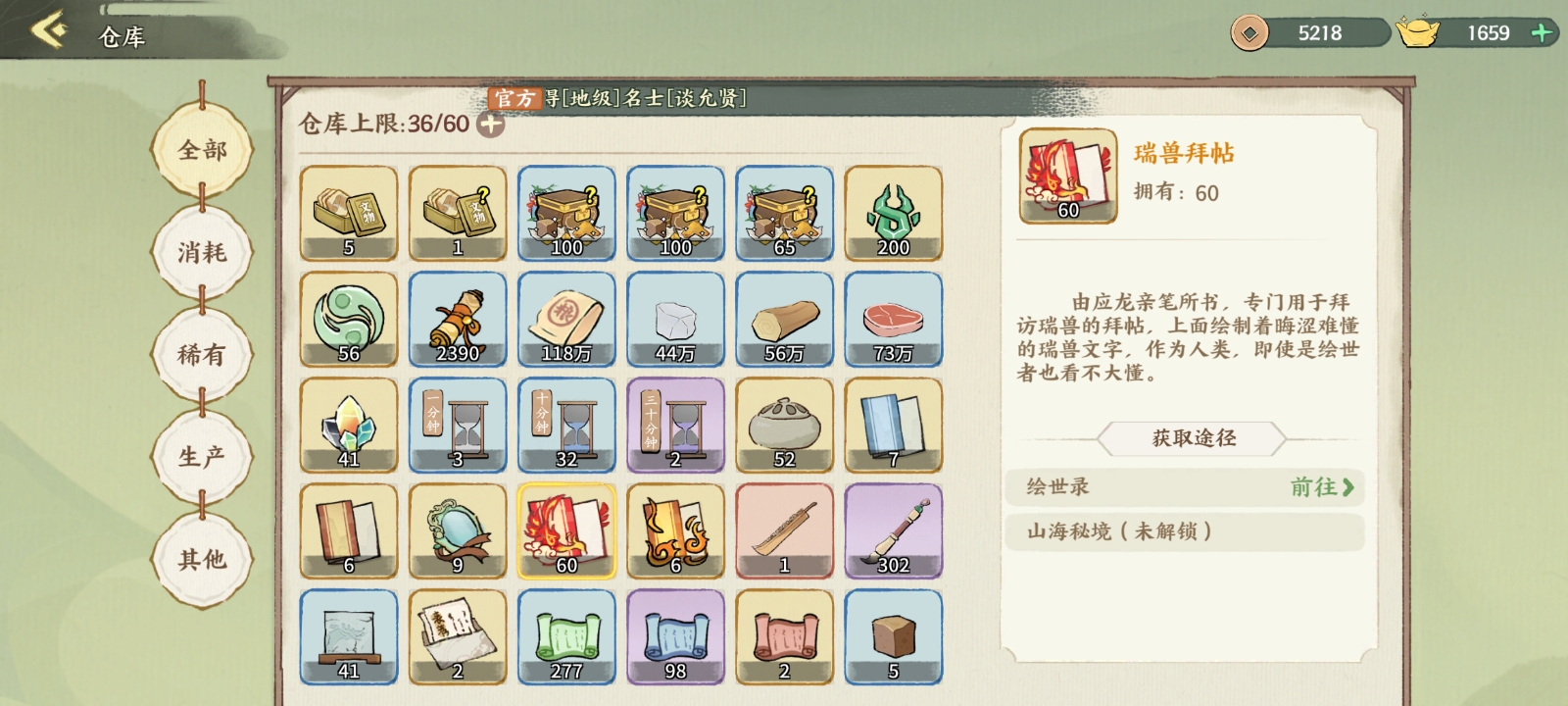Select the green dragon horn item stack of 200
Image resolution: width=1568 pixels, height=706 pixels.
pos(892,213)
